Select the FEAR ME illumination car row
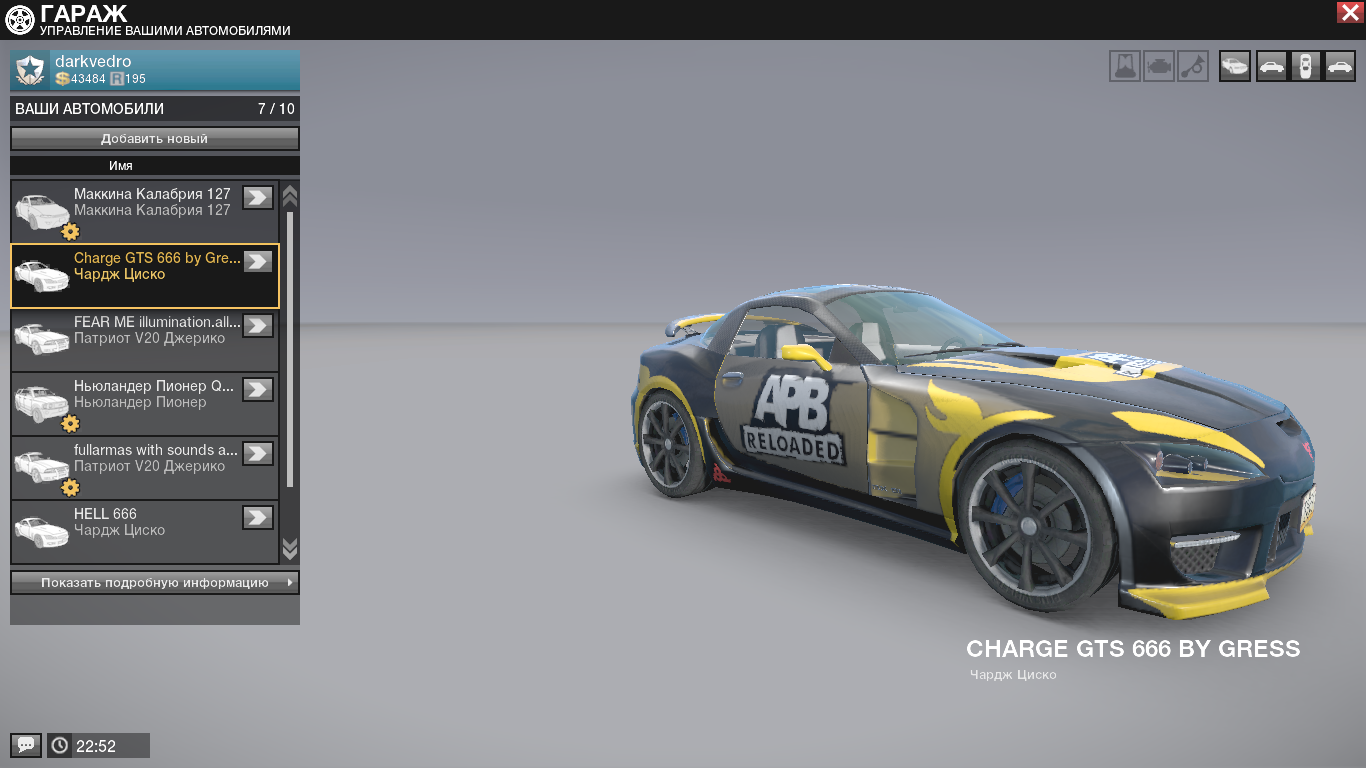 140,340
